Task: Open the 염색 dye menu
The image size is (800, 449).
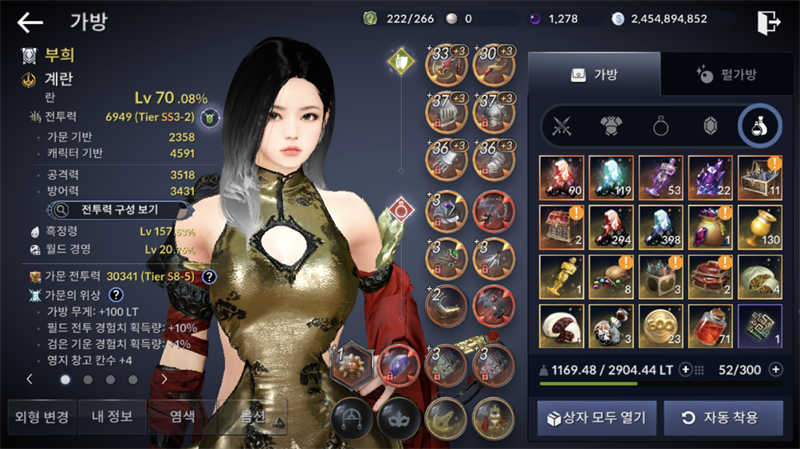Action: pos(182,416)
